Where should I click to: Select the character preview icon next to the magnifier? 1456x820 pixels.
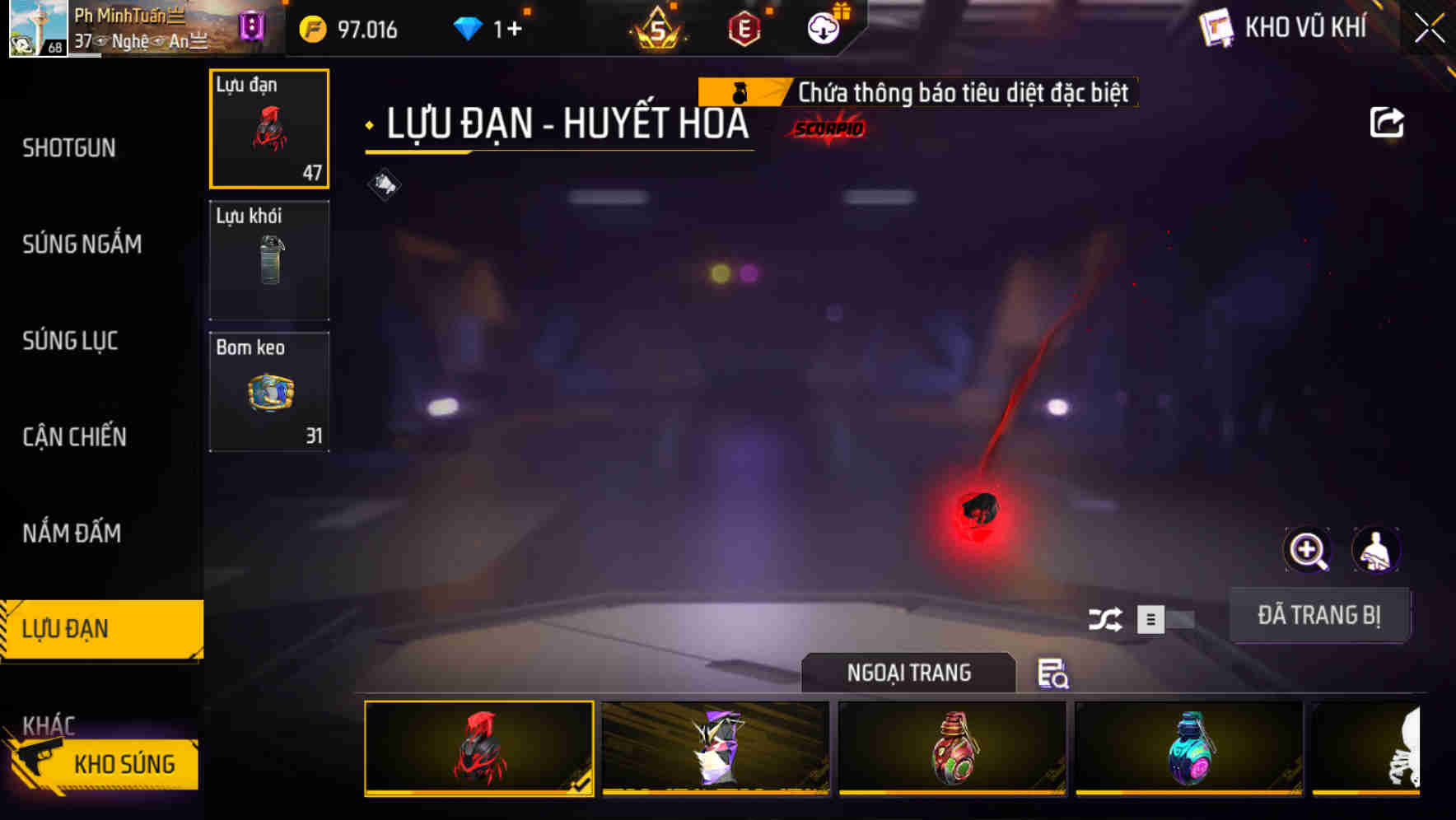pos(1376,550)
